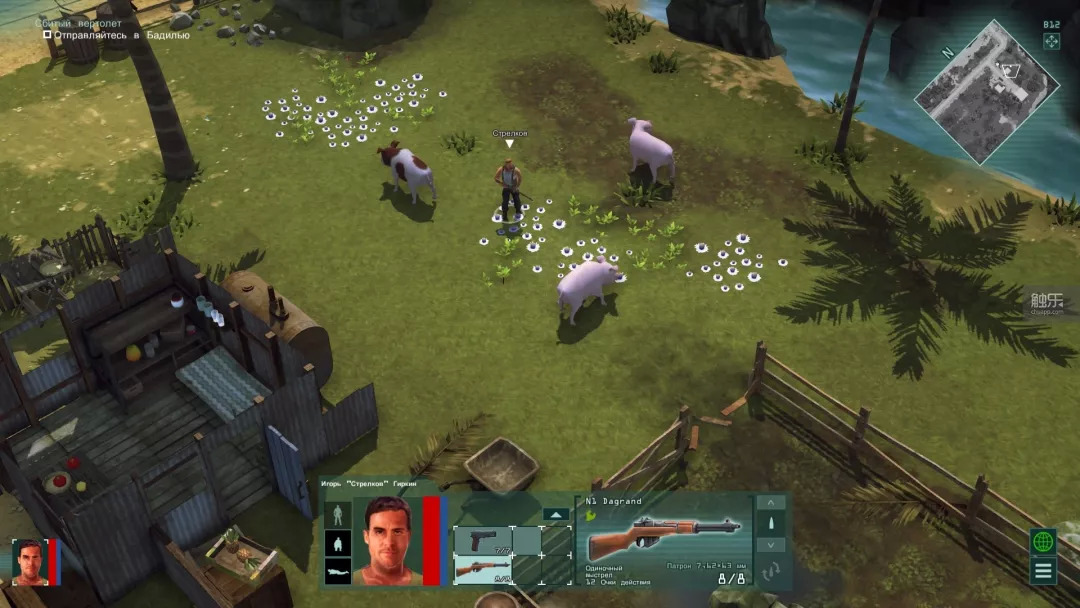Viewport: 1080px width, 608px height.
Task: Switch to crouching stance
Action: click(x=337, y=544)
